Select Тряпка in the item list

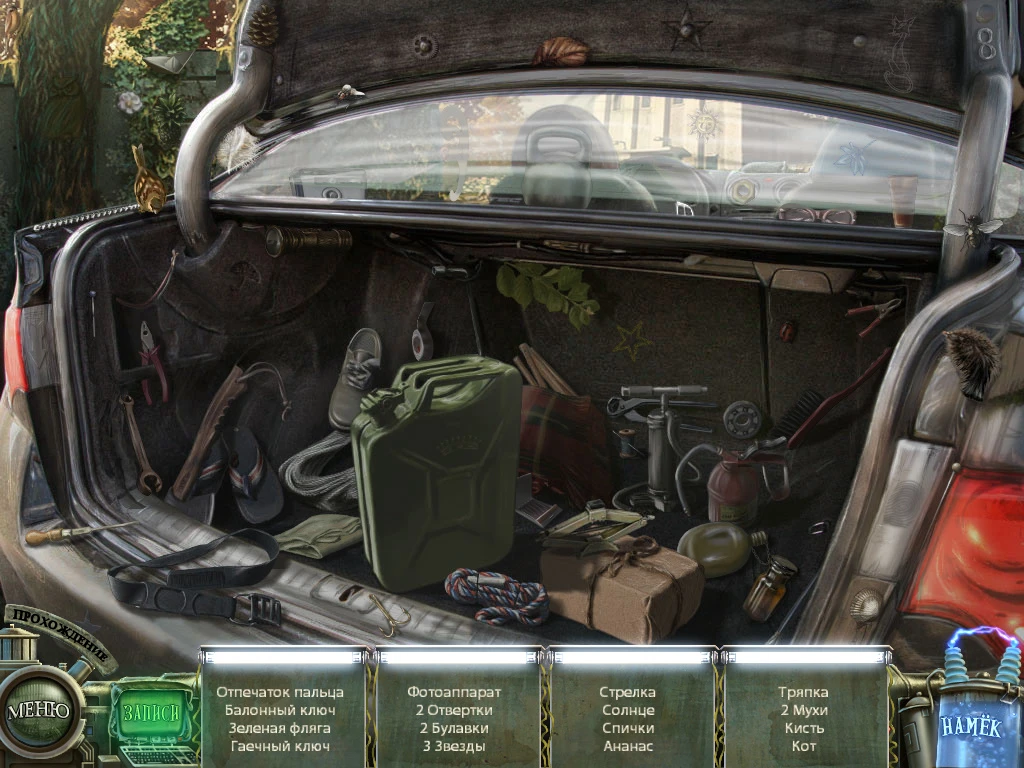pos(803,692)
